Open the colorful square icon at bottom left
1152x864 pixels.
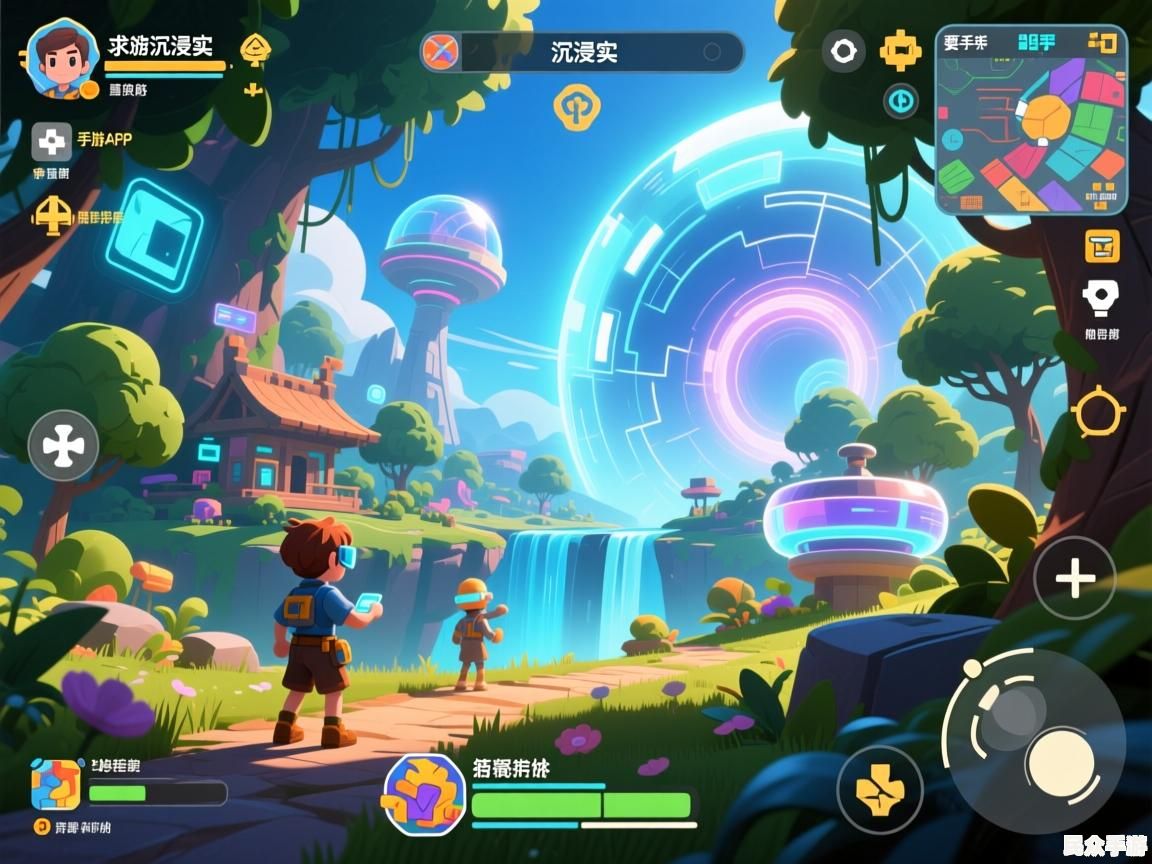[56, 784]
